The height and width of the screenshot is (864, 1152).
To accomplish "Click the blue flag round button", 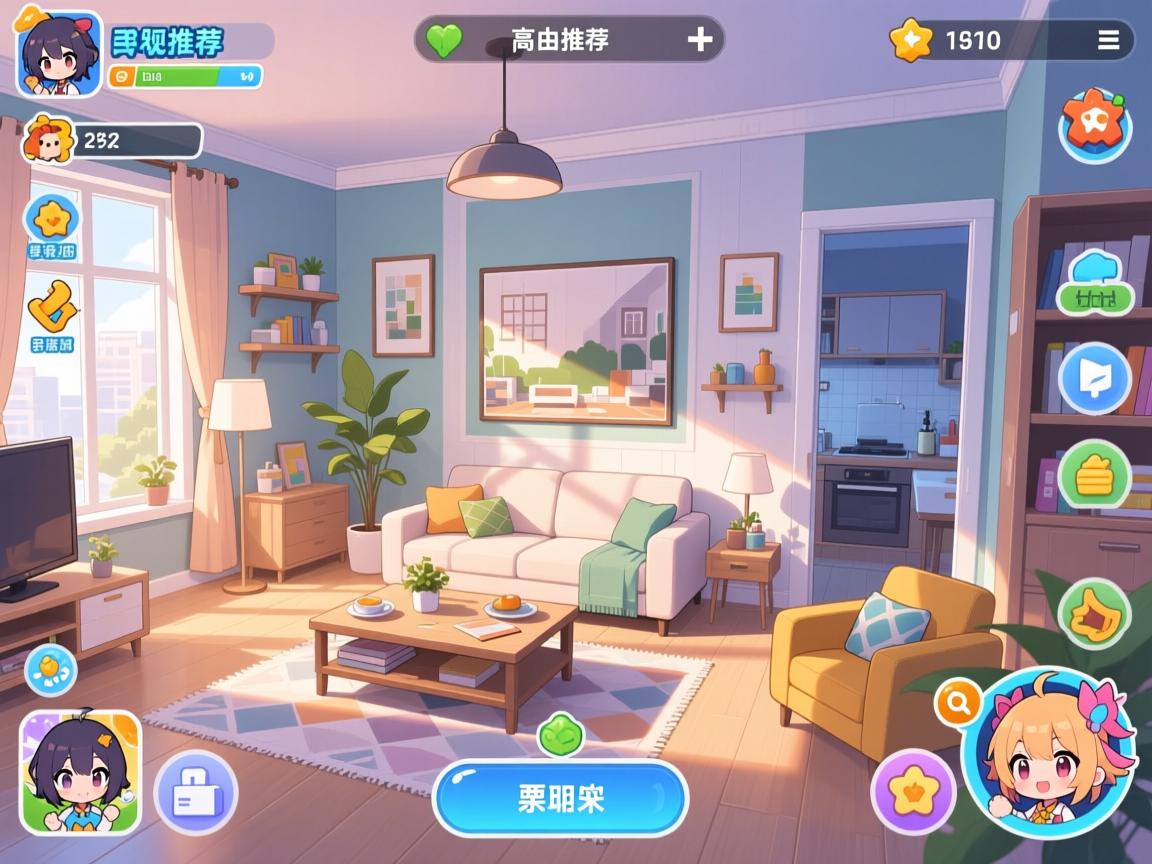I will click(1095, 378).
